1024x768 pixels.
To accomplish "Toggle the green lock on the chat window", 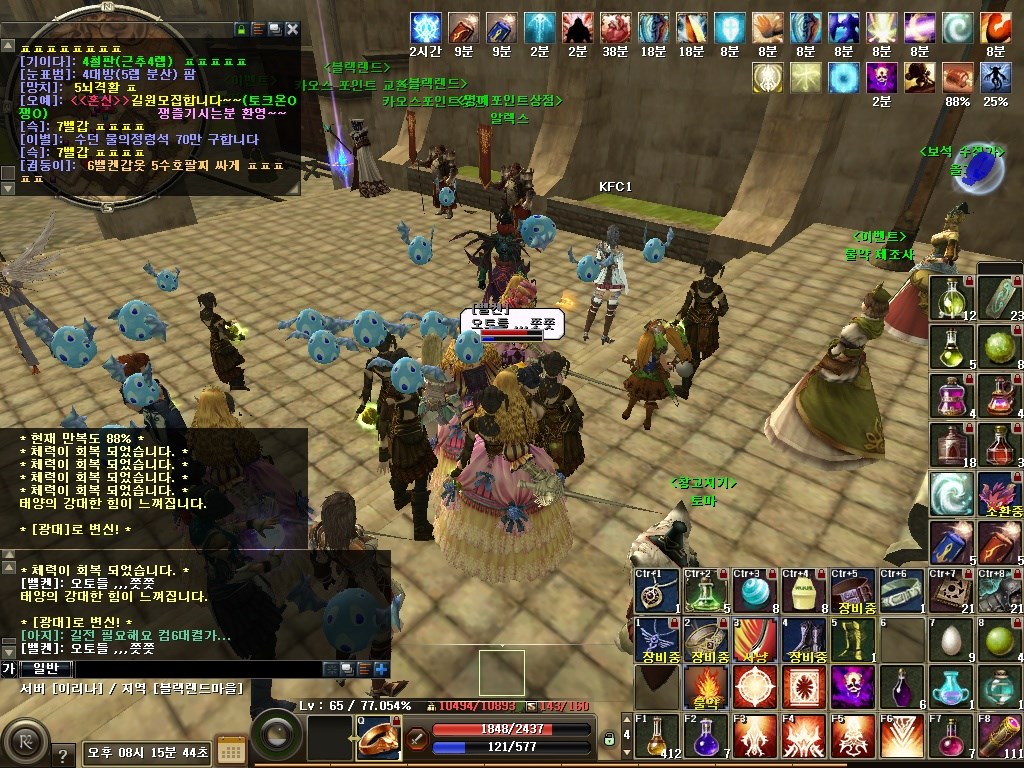I will click(240, 30).
